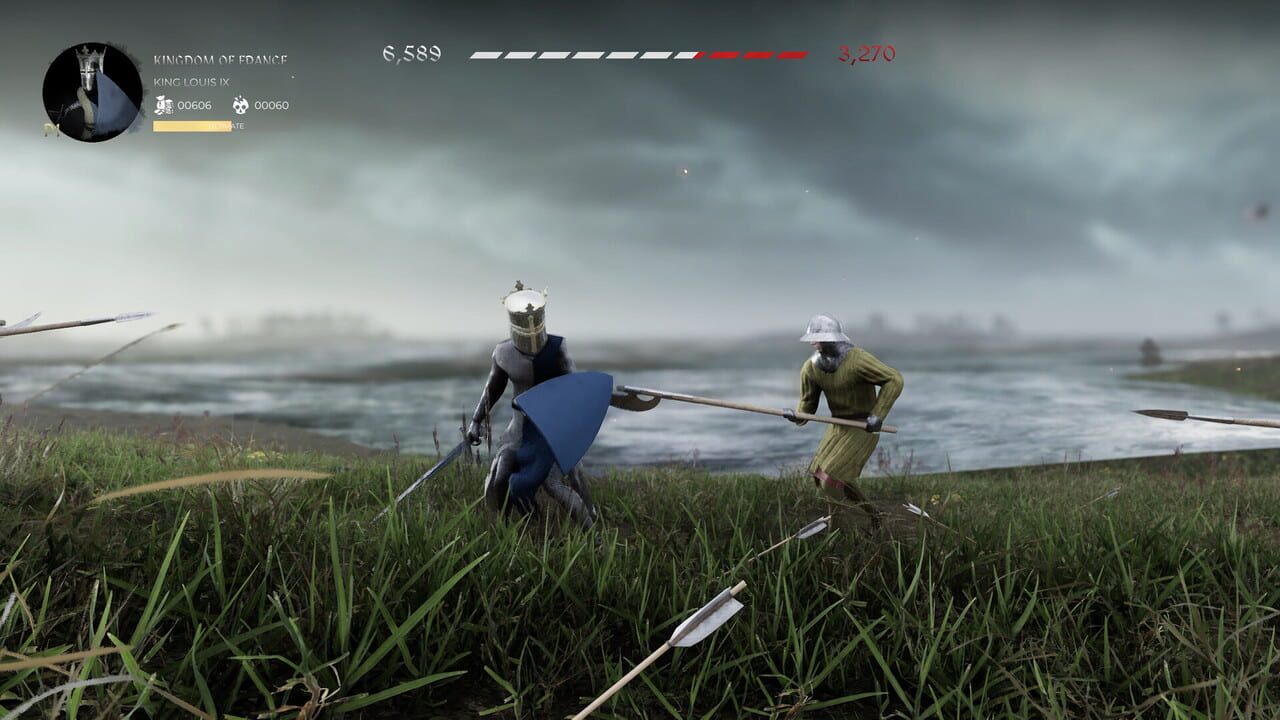Open details under King Louis IX label
1280x720 pixels.
click(193, 83)
